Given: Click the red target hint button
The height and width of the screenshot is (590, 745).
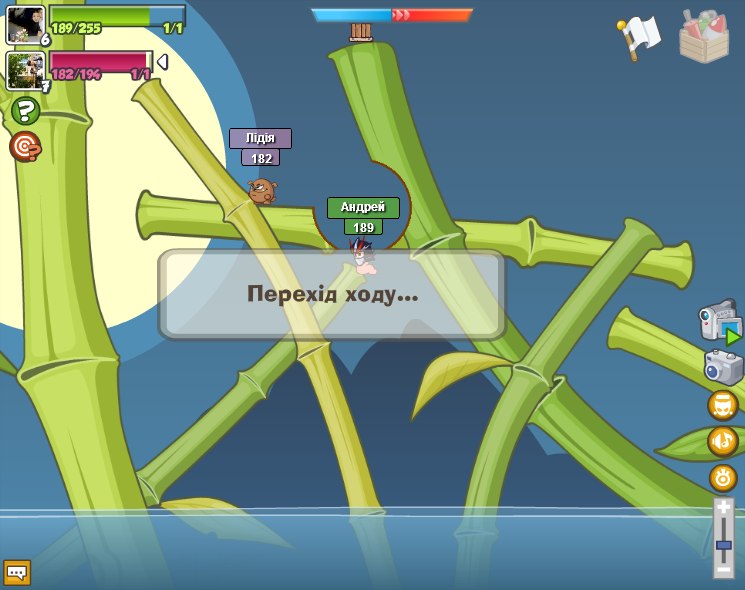Looking at the screenshot, I should click(25, 147).
